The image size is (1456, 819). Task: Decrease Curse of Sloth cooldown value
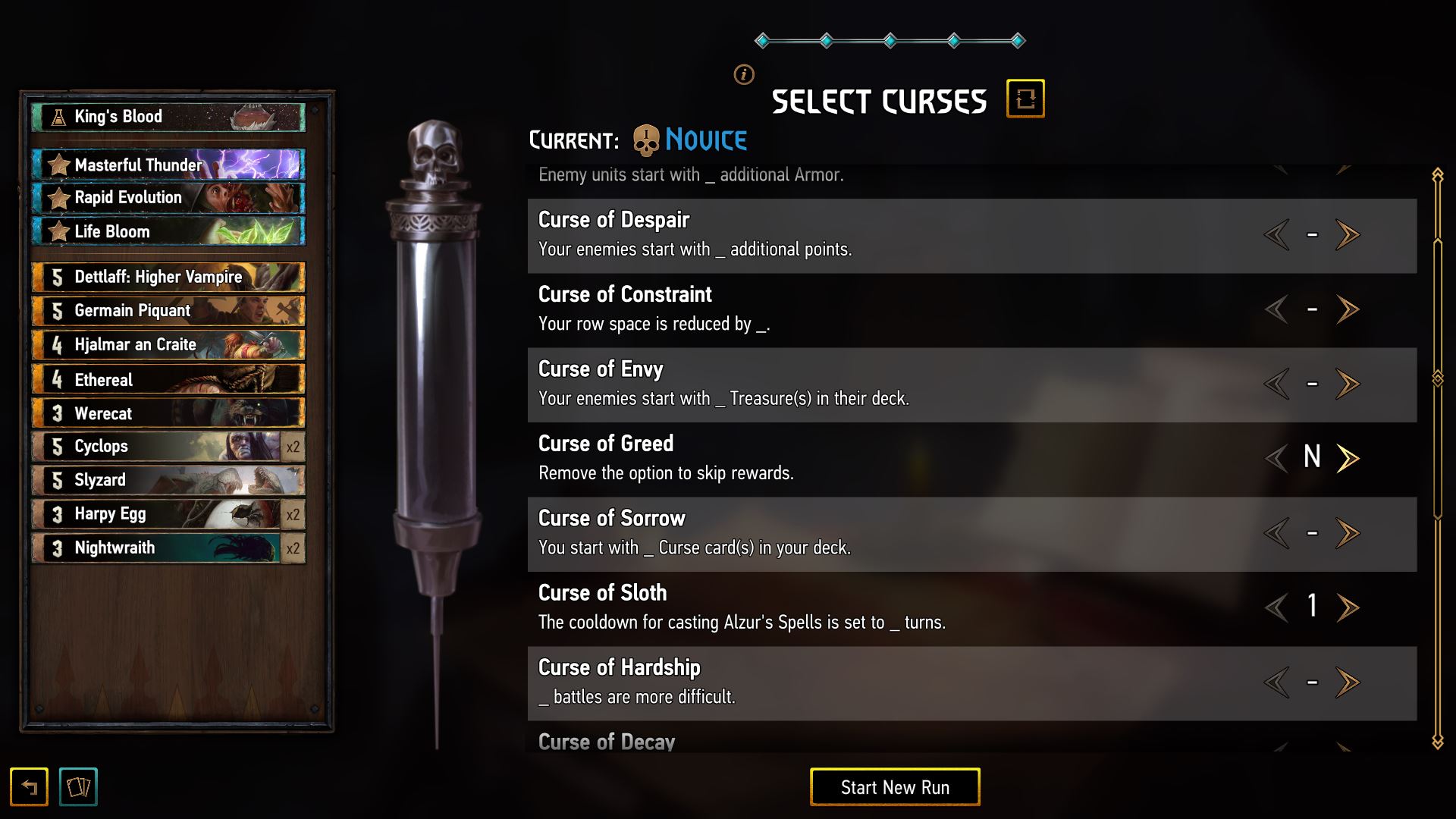pyautogui.click(x=1277, y=607)
